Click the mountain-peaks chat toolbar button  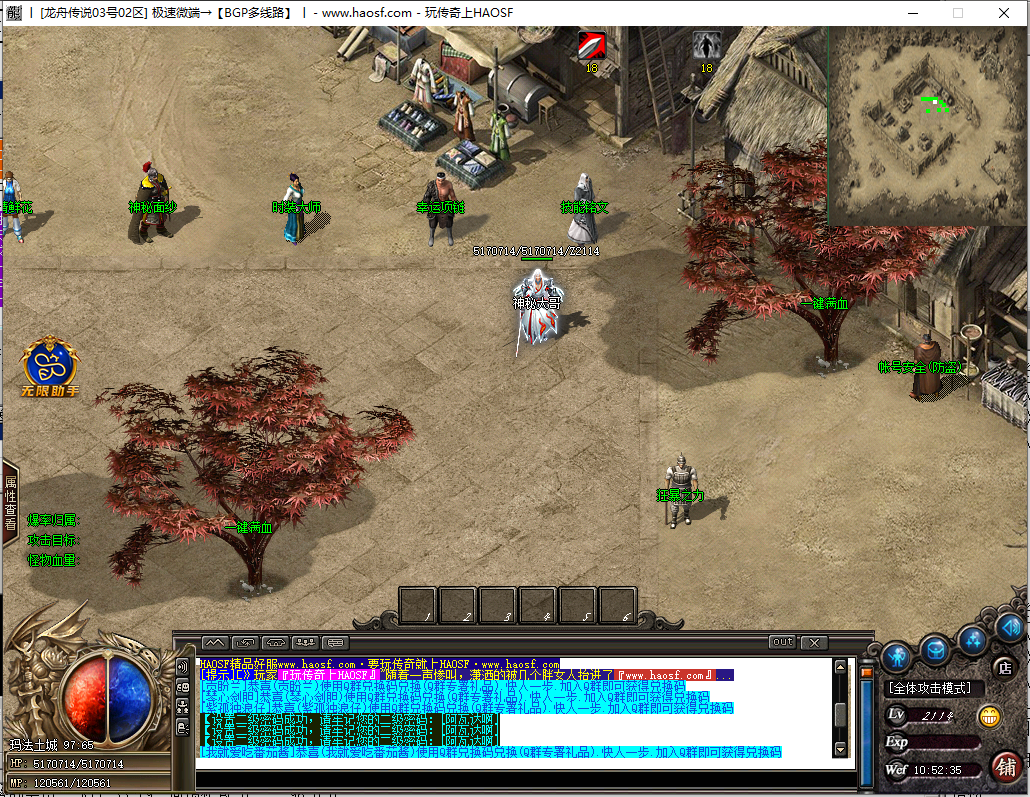[215, 642]
